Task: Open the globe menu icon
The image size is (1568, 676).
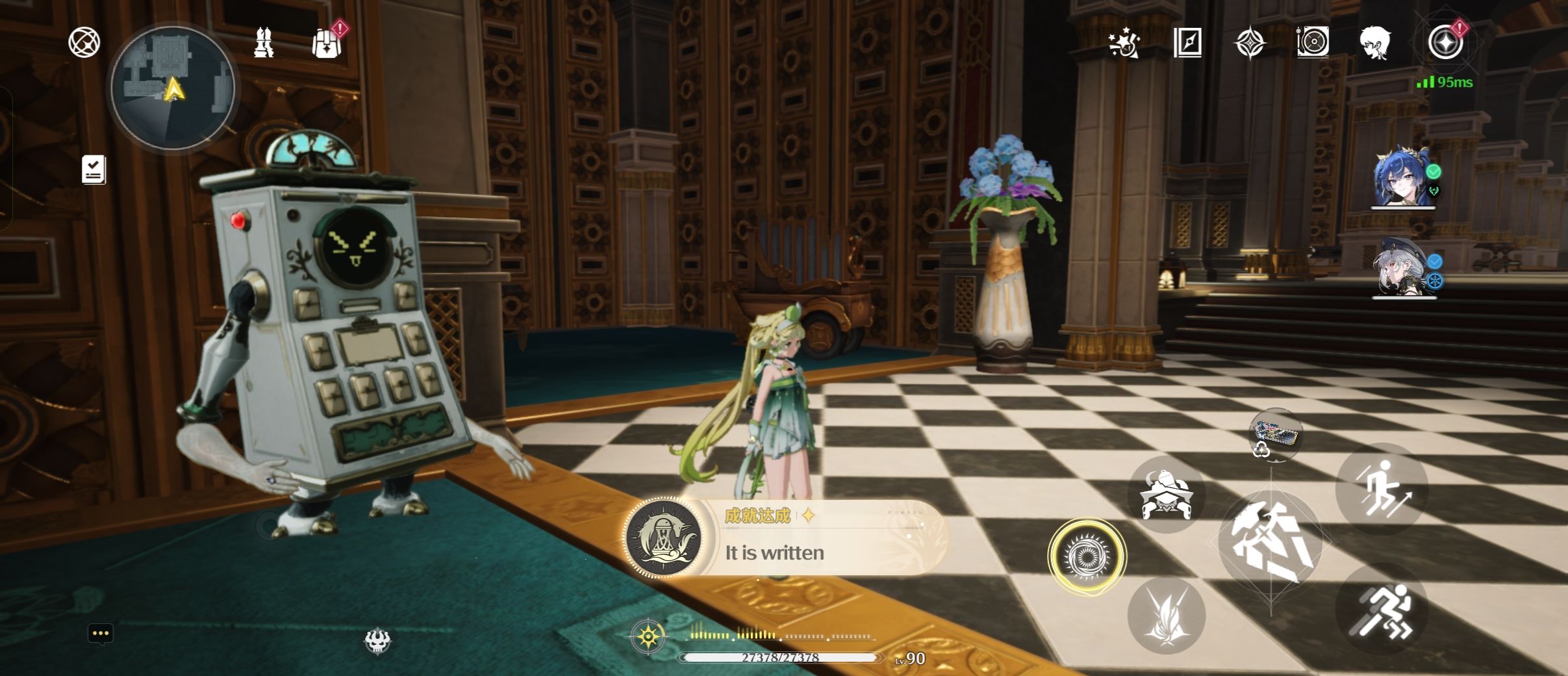Action: [x=84, y=43]
